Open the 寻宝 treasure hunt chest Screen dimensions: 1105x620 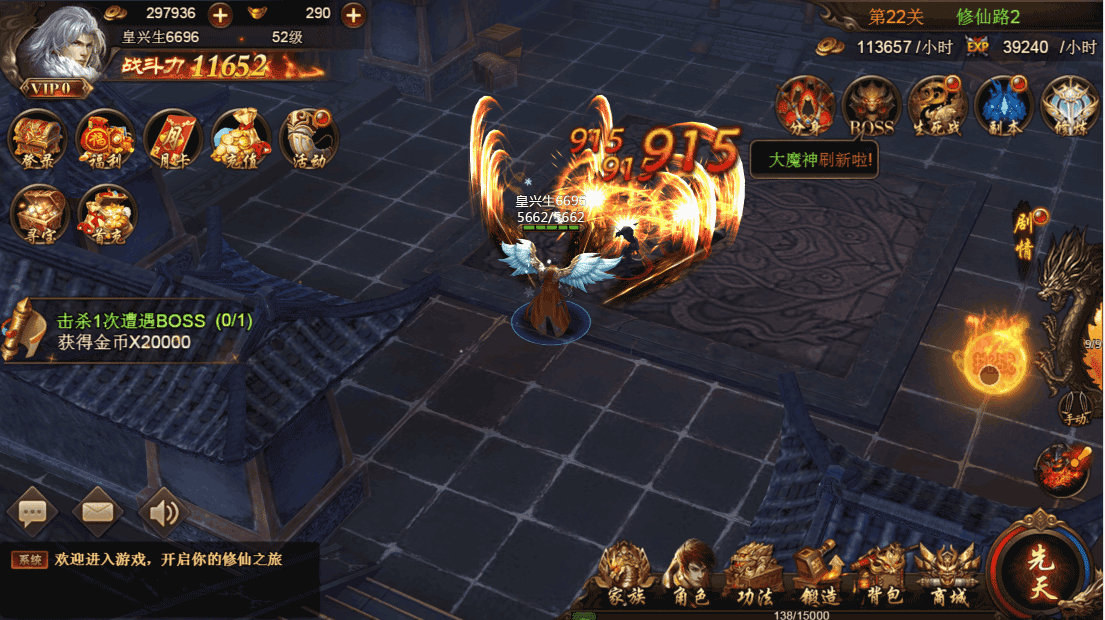38,212
